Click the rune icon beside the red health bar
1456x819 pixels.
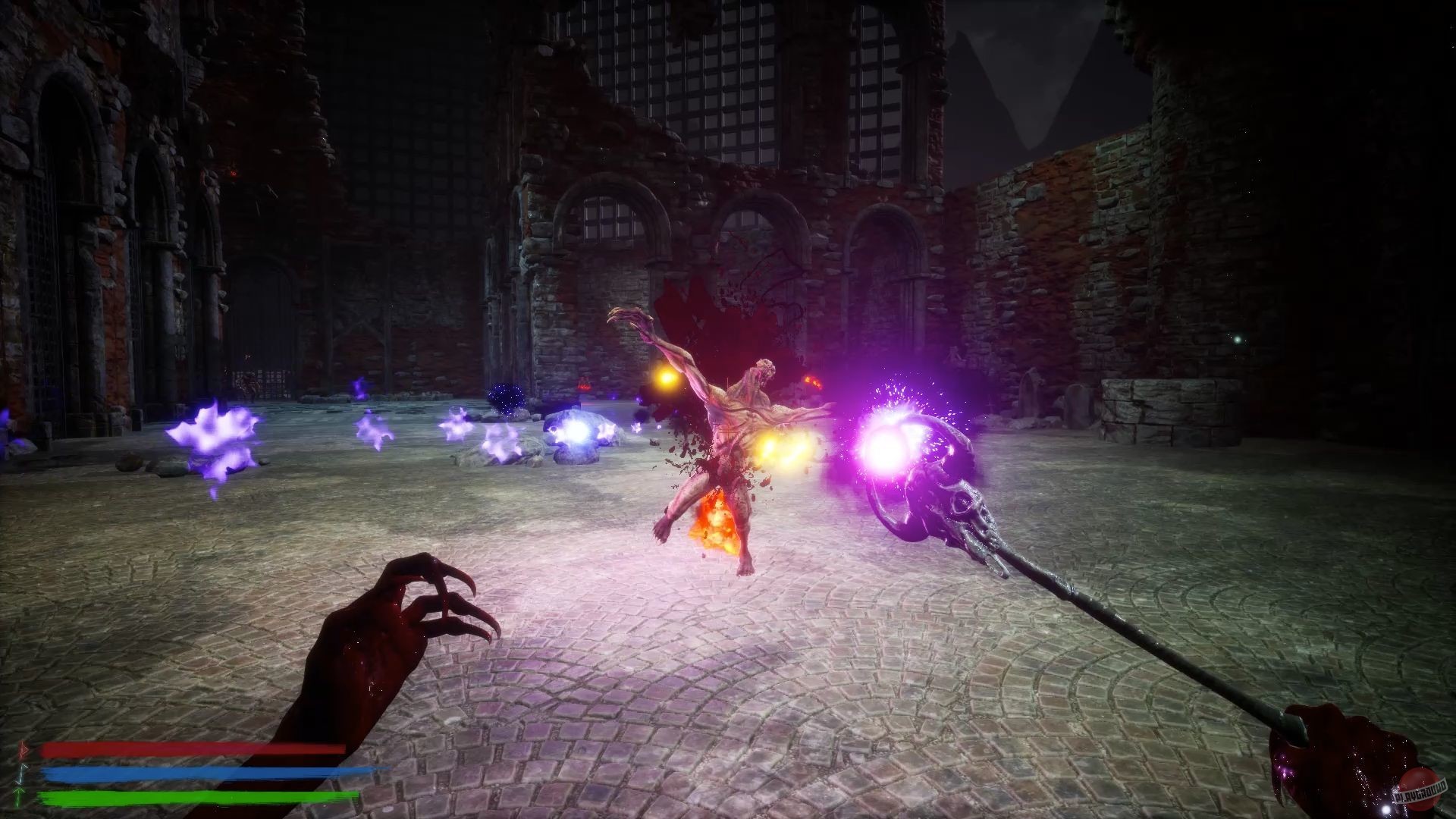pos(23,749)
